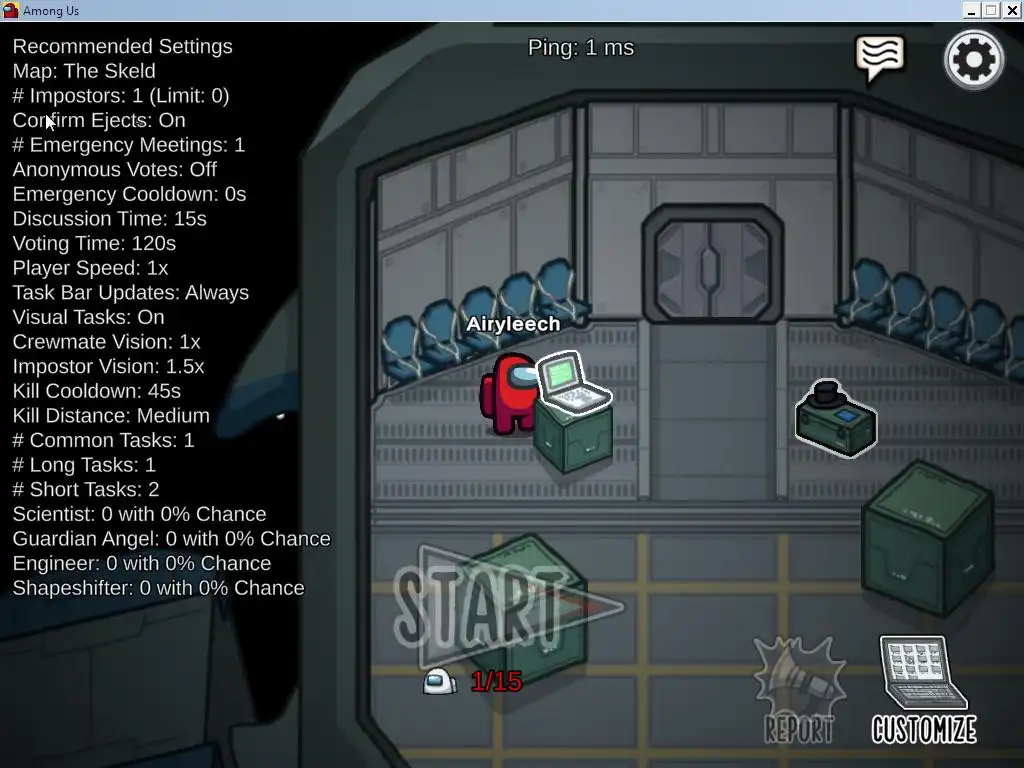Open the chat speech bubble

coord(880,58)
